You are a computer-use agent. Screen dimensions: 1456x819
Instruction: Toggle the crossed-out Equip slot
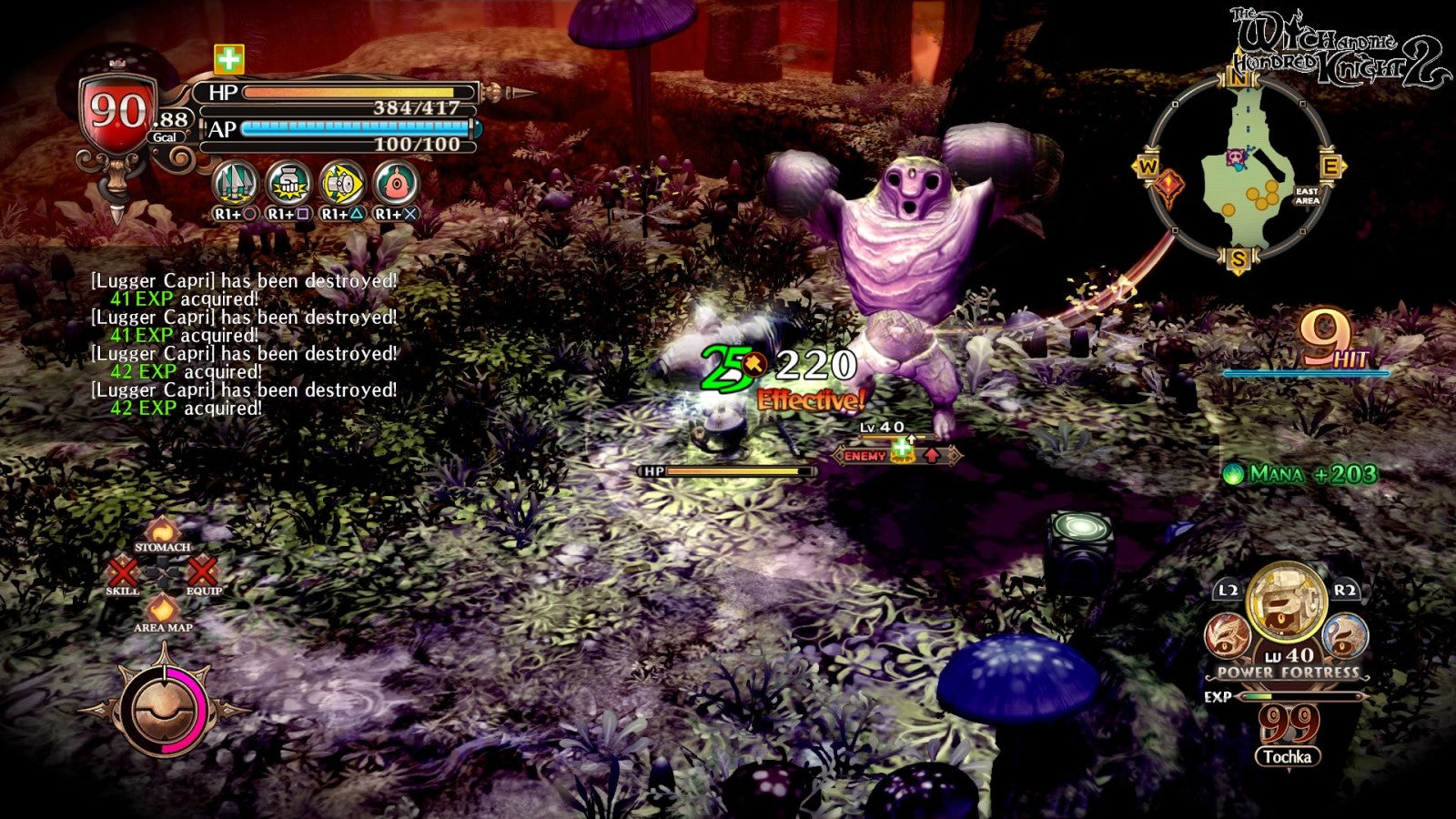(202, 573)
